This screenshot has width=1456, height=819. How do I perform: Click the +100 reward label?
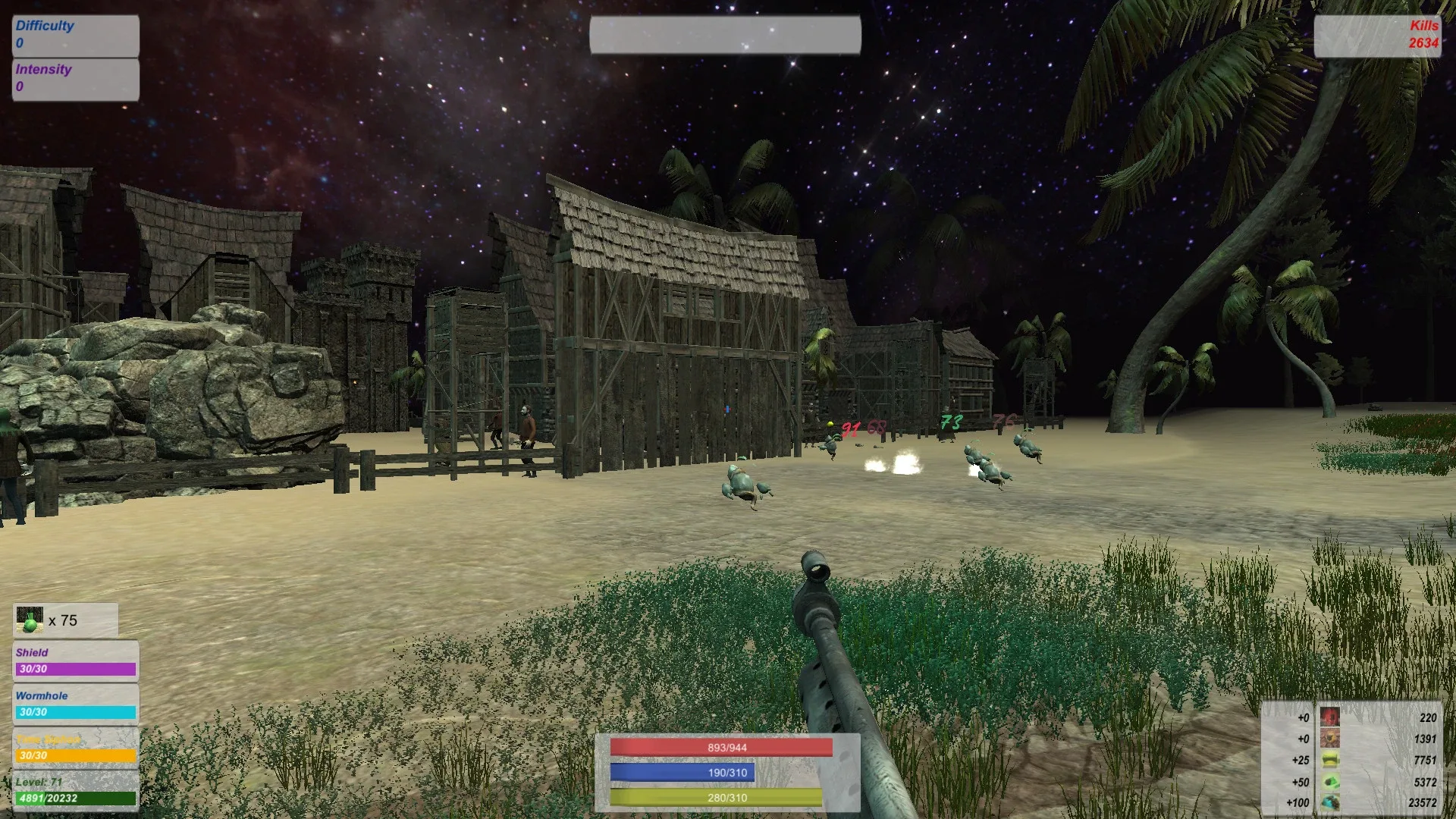(1298, 802)
